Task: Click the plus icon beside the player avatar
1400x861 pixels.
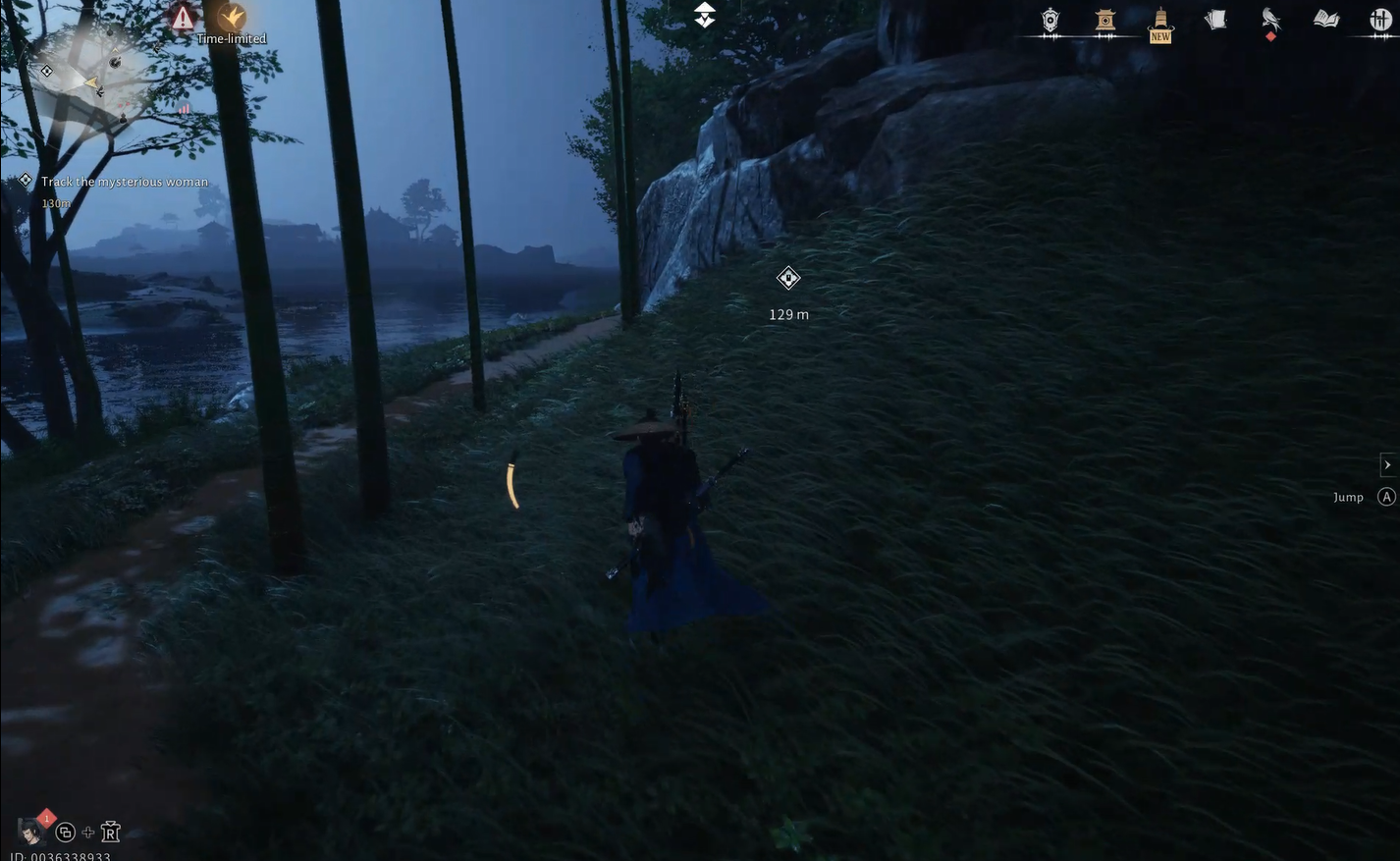Action: pos(84,830)
